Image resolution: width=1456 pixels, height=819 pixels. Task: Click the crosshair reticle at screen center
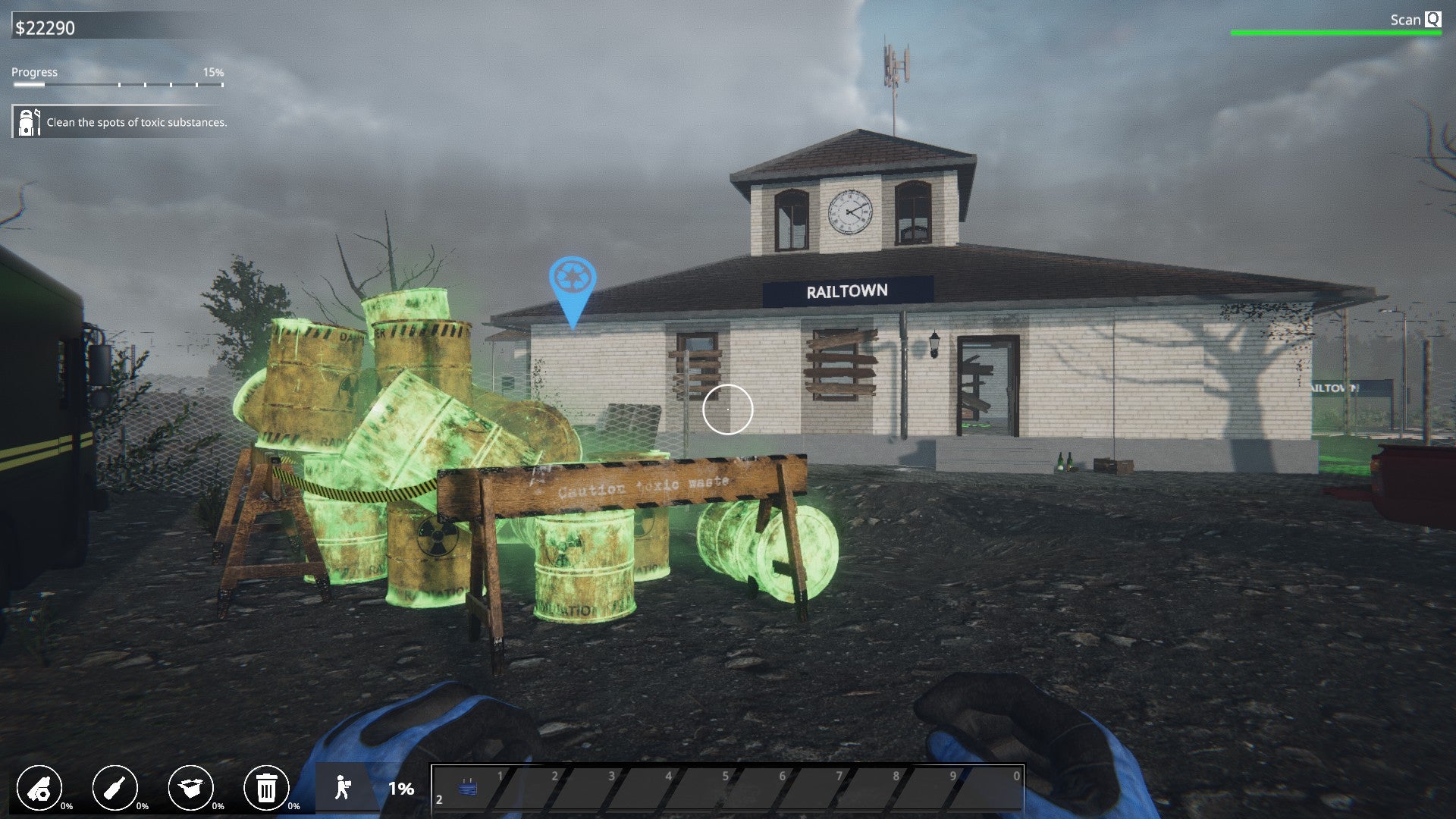pos(728,409)
